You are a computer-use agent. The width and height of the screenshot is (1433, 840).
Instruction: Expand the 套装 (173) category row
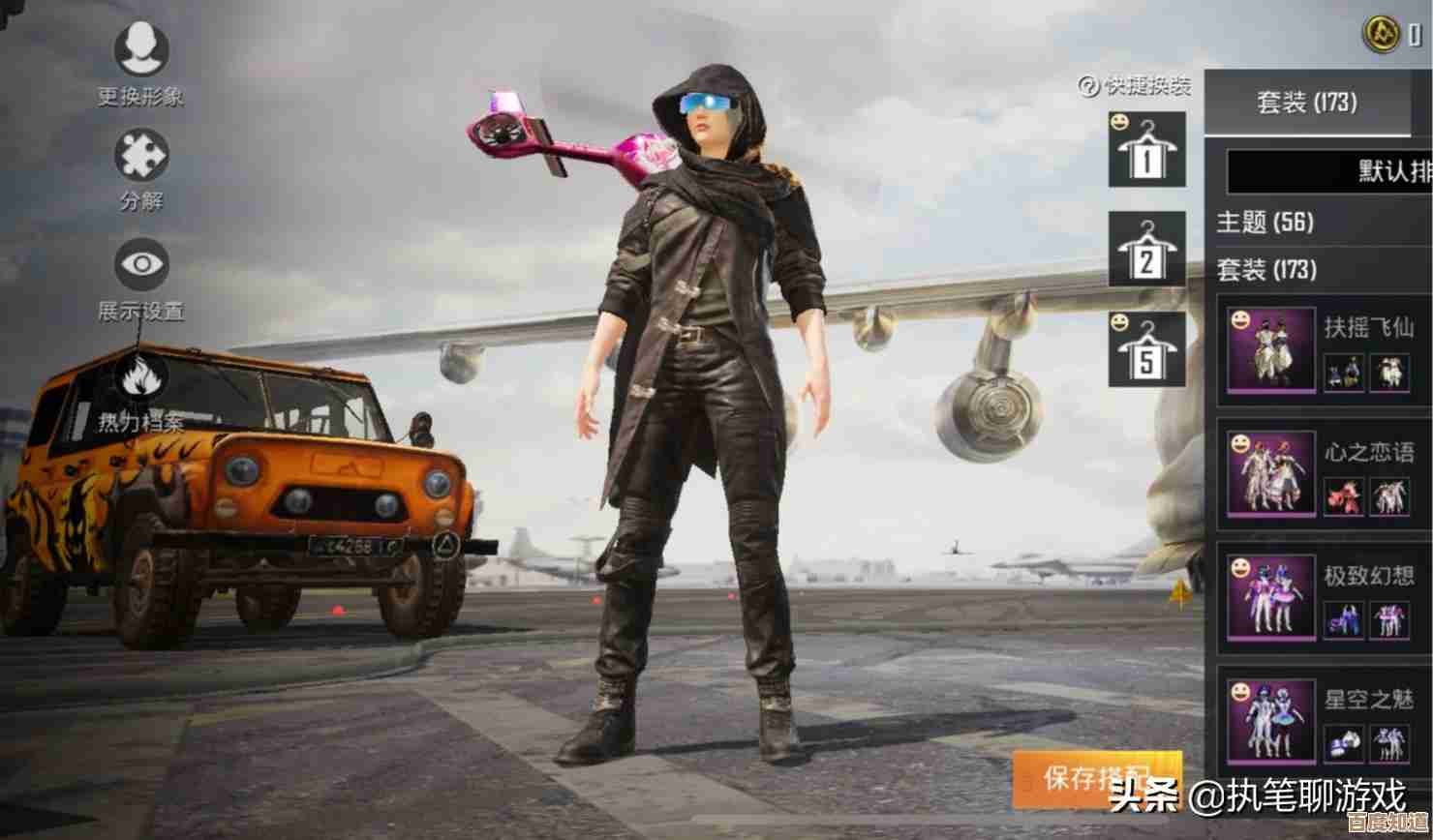coord(1266,268)
